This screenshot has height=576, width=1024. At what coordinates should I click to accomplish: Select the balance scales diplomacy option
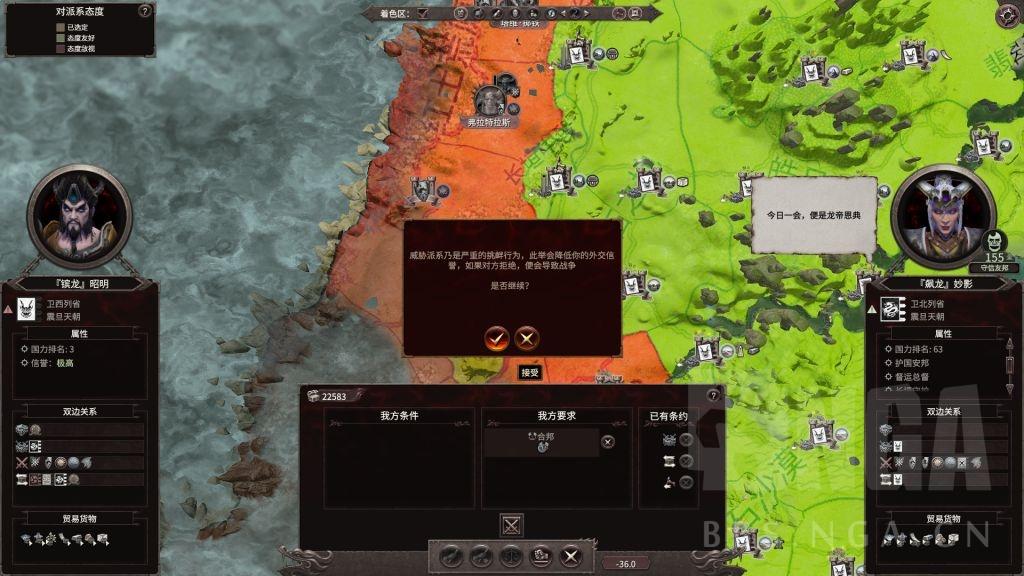[x=511, y=556]
